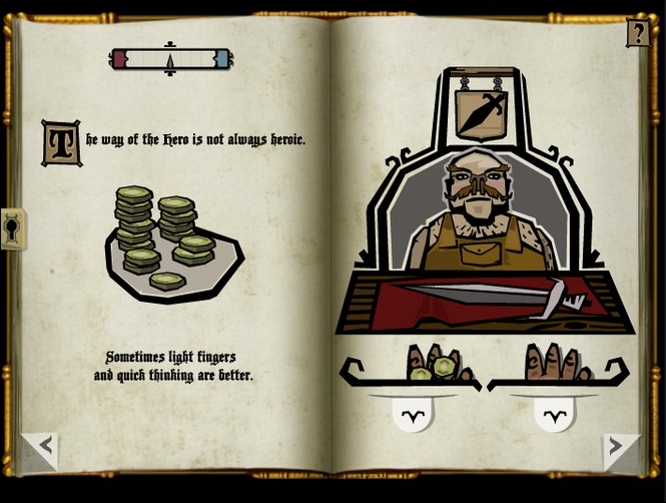Choose the hand holding coins option
The width and height of the screenshot is (666, 503).
pos(411,413)
